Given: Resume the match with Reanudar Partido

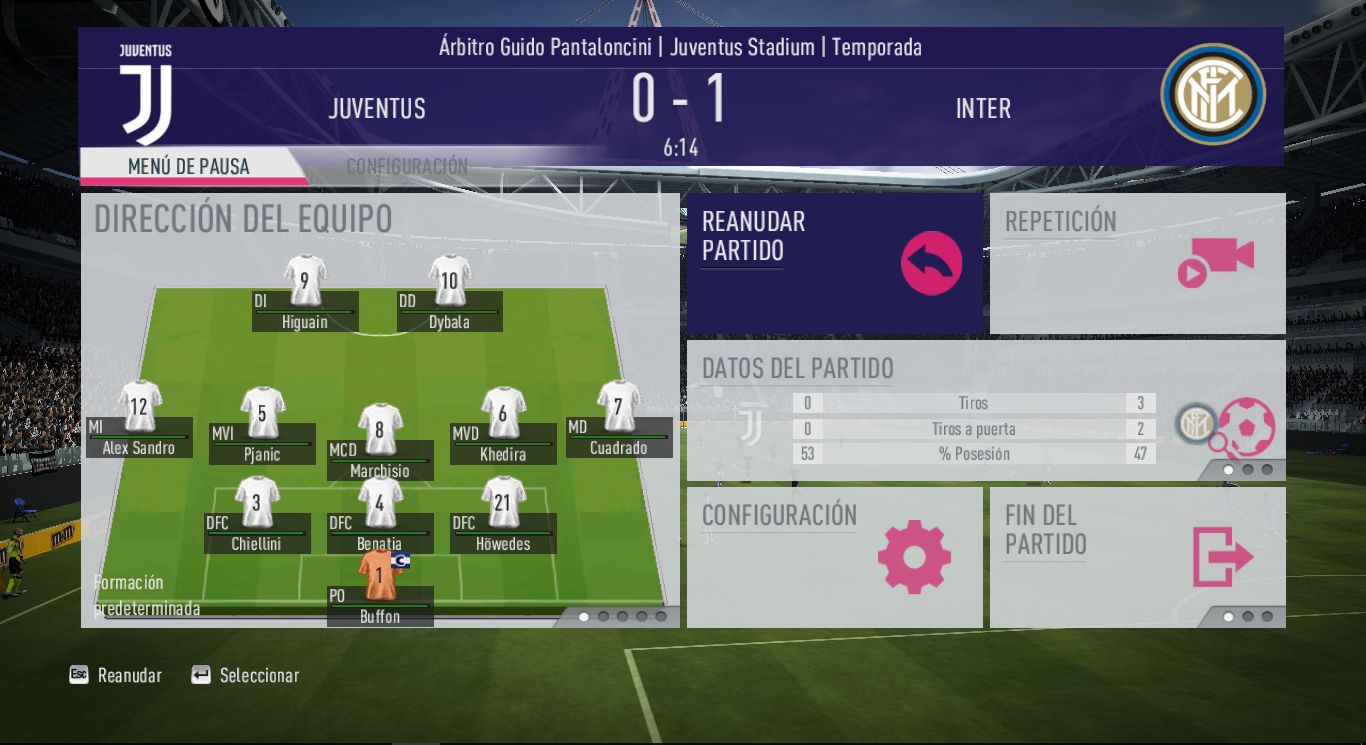Looking at the screenshot, I should coord(834,262).
